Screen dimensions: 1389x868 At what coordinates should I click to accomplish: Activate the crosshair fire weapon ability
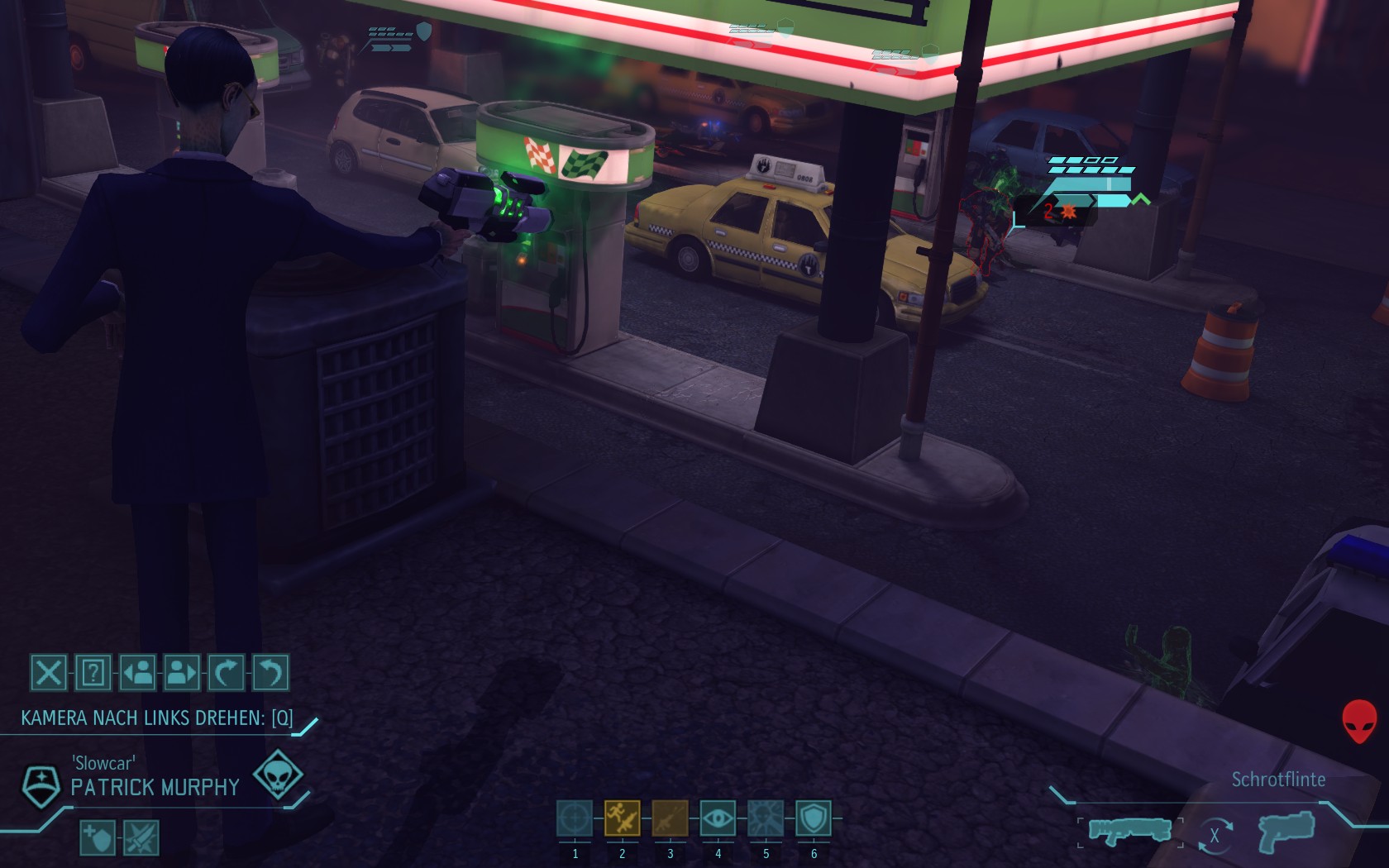pyautogui.click(x=575, y=818)
